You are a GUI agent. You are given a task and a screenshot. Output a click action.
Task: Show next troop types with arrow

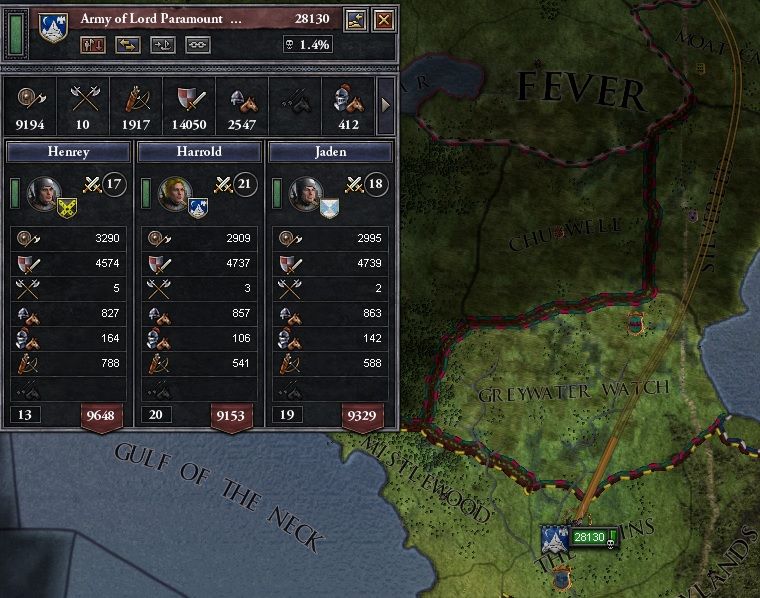pos(386,103)
